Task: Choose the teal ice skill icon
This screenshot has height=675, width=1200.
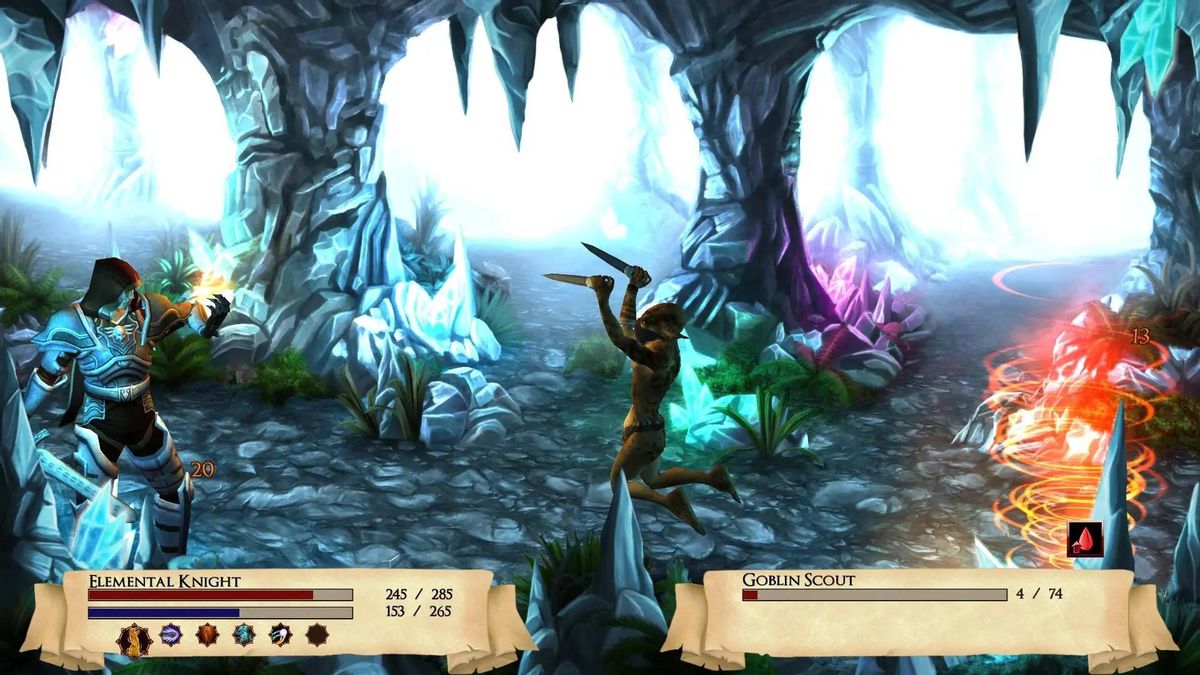Action: coord(244,634)
